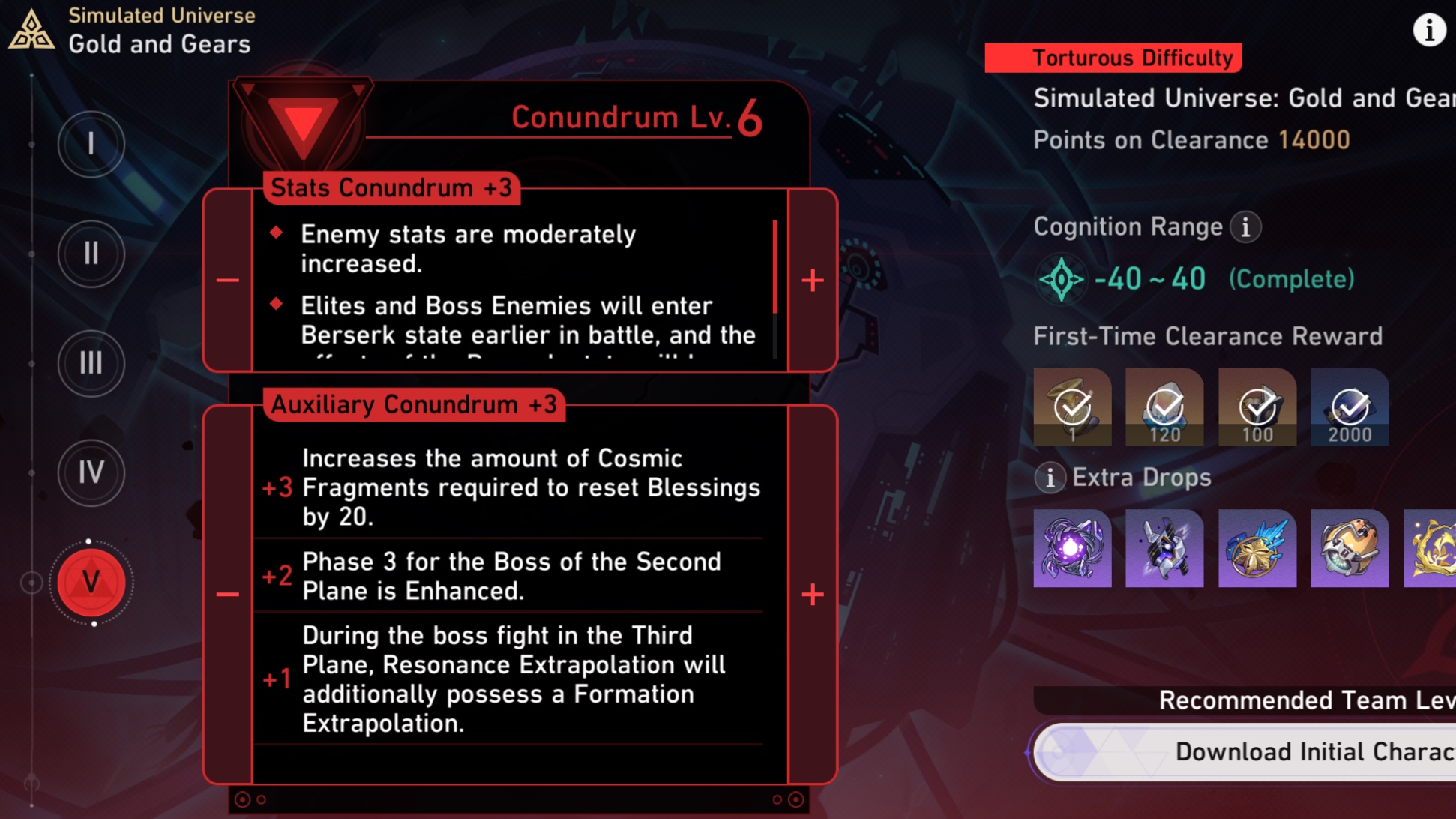Decrease Auxiliary Conundrum with the minus button

coord(226,593)
